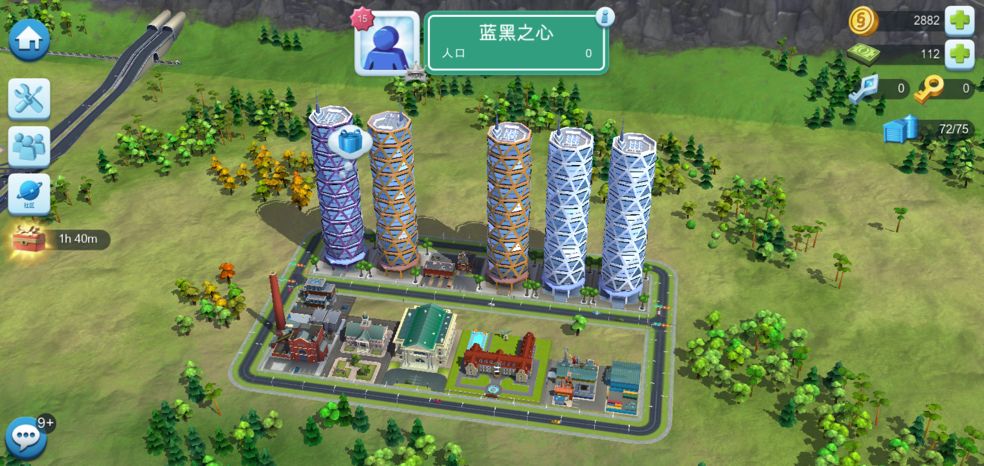The image size is (984, 466).
Task: Tap the golden key counter
Action: point(945,89)
